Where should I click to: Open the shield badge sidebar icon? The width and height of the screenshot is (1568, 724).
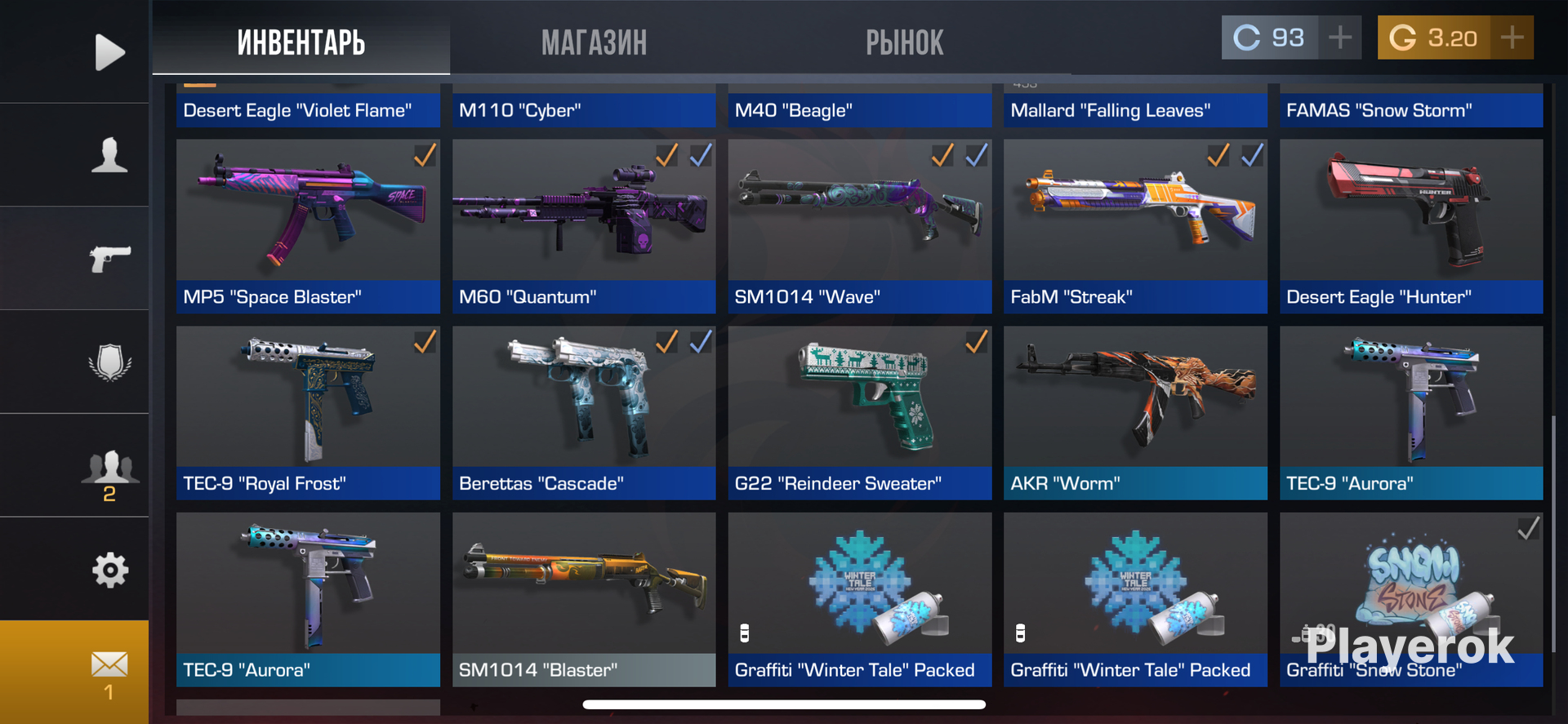click(x=109, y=362)
